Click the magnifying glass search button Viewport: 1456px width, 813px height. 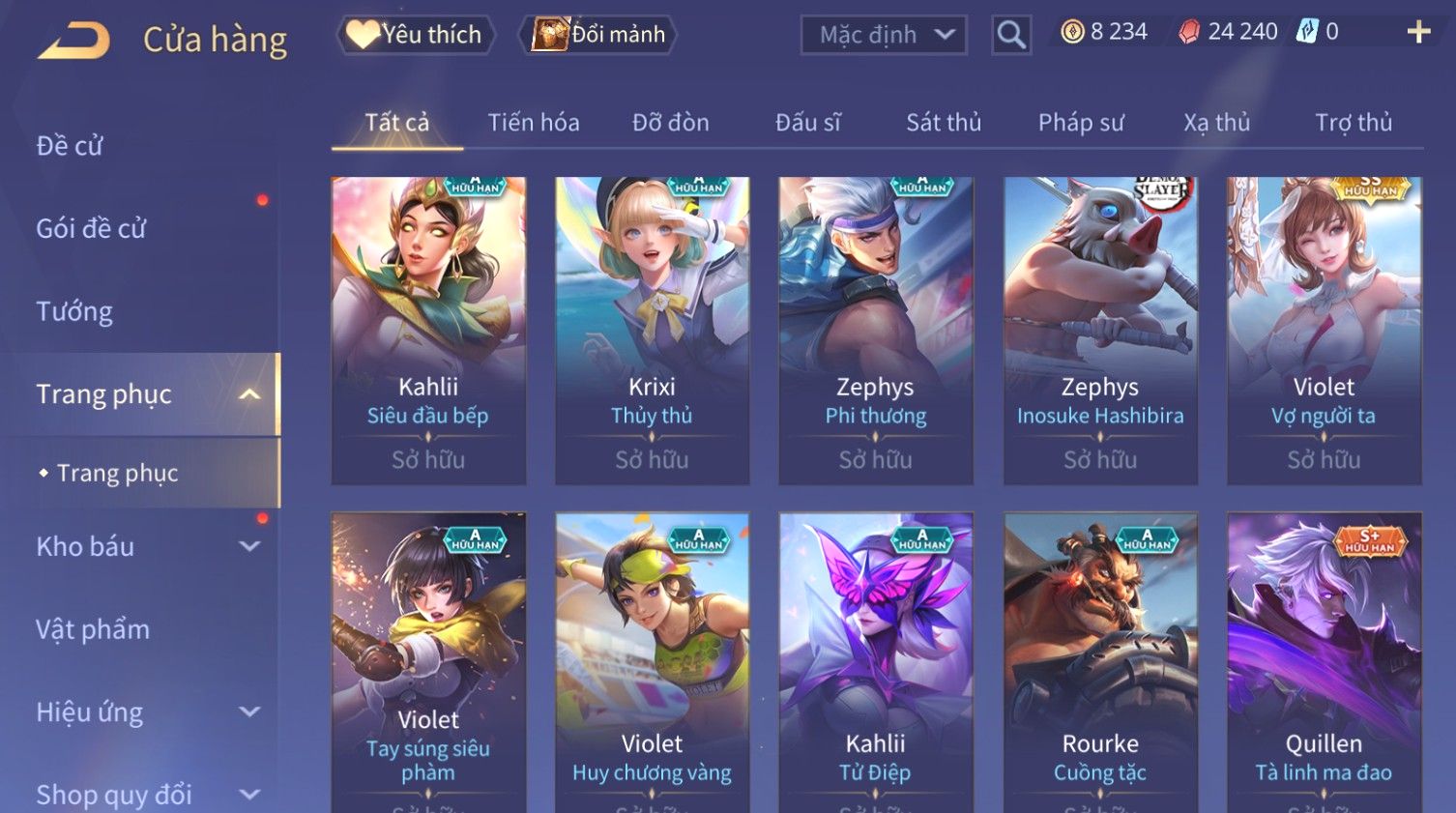1011,35
